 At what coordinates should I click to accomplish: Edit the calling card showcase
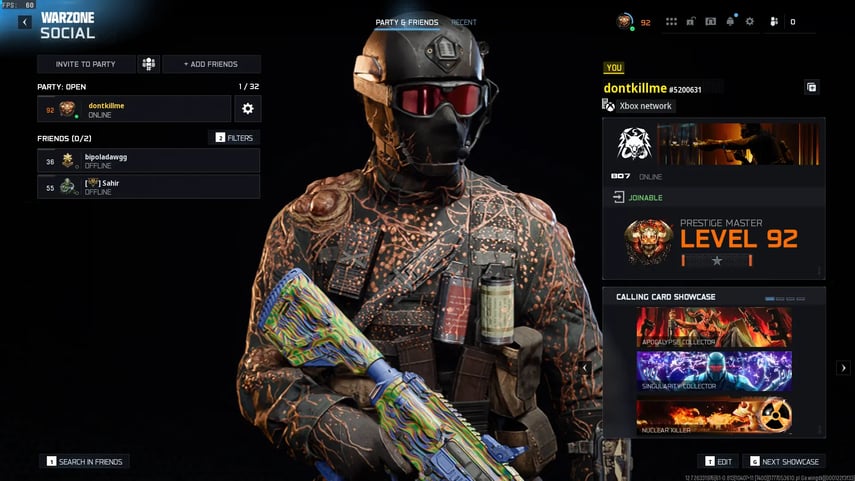[x=721, y=461]
